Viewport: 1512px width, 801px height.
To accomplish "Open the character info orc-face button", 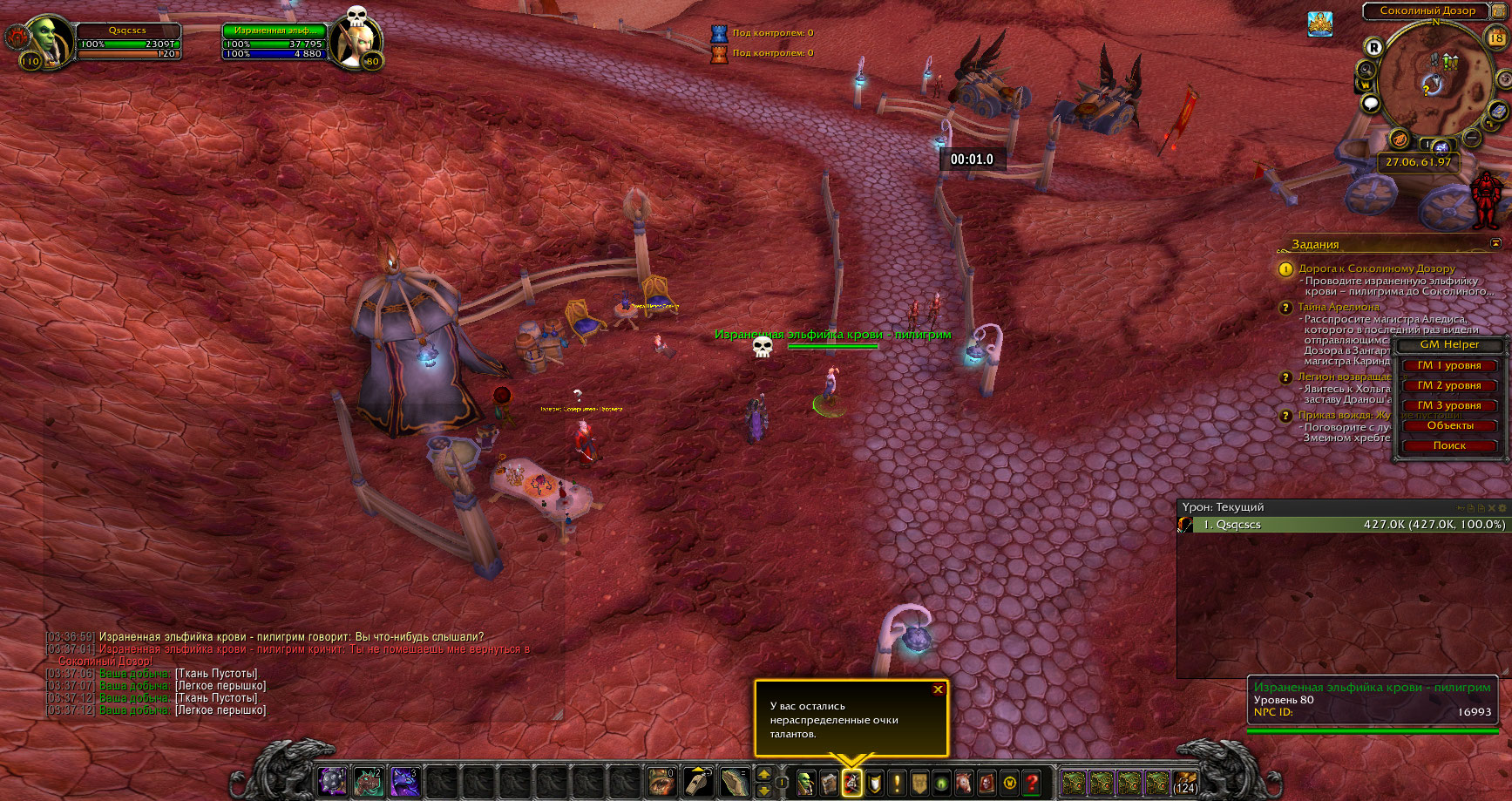I will 806,783.
